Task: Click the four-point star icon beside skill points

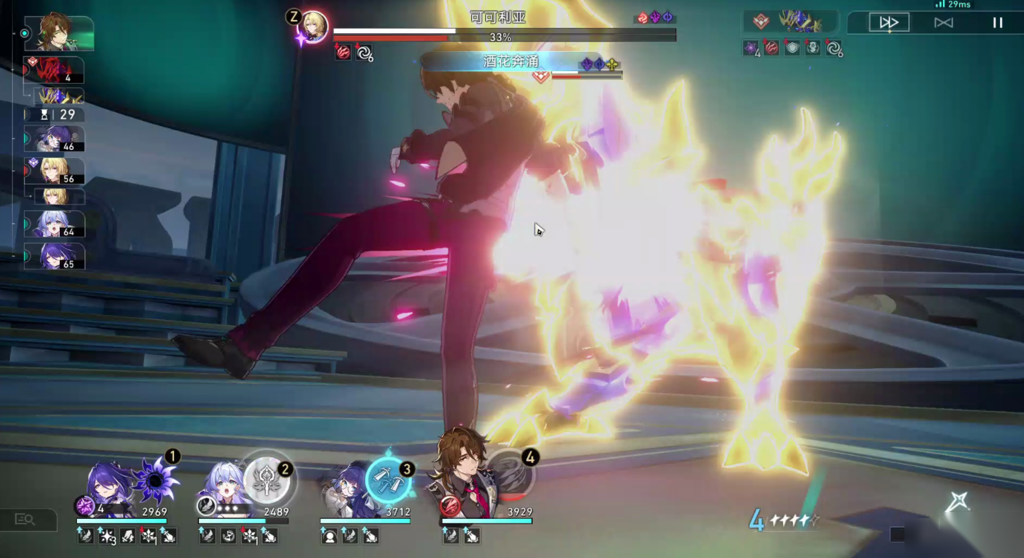Action: tap(957, 503)
